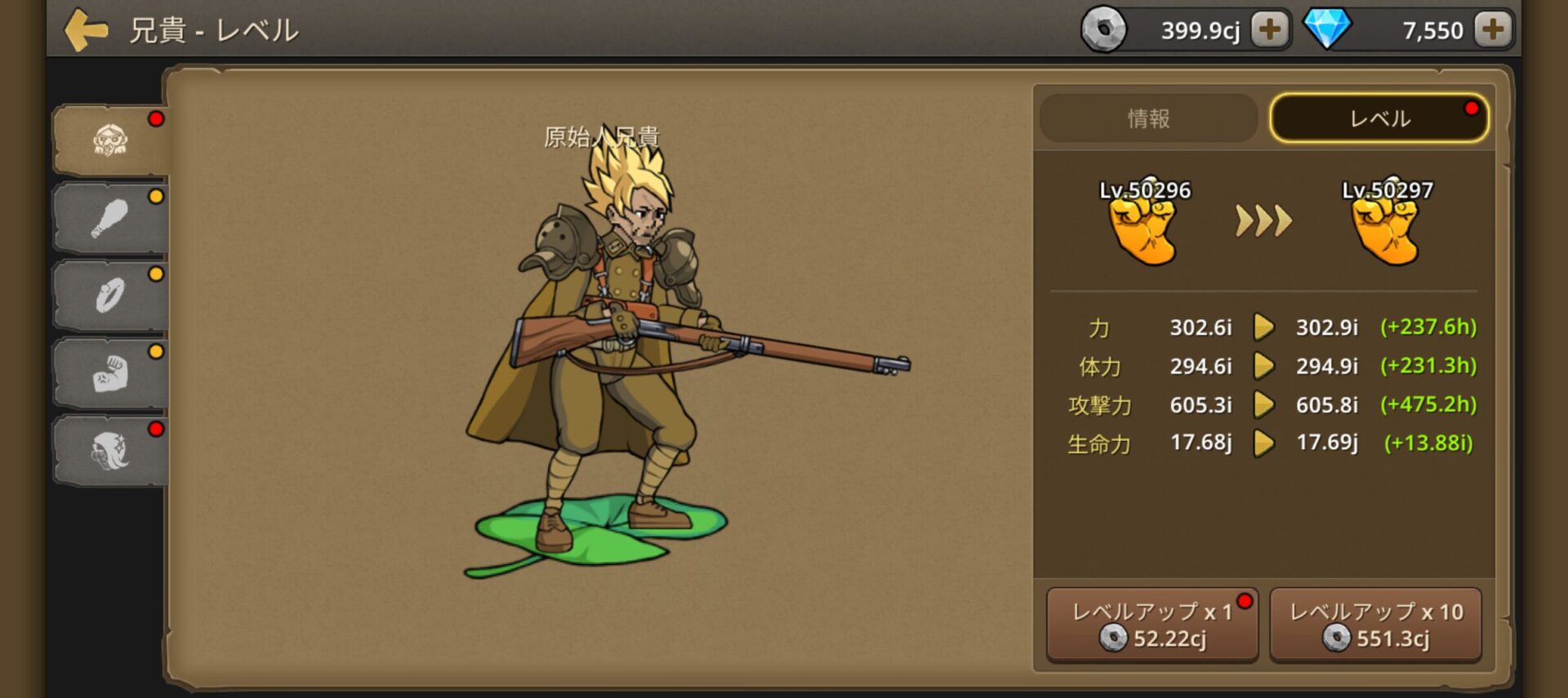1568x698 pixels.
Task: Level up once for 52.22cj
Action: [1151, 625]
